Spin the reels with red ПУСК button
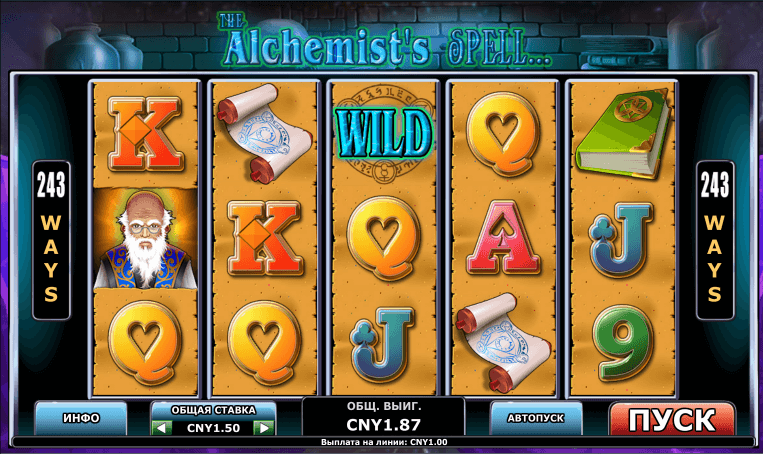 point(671,419)
